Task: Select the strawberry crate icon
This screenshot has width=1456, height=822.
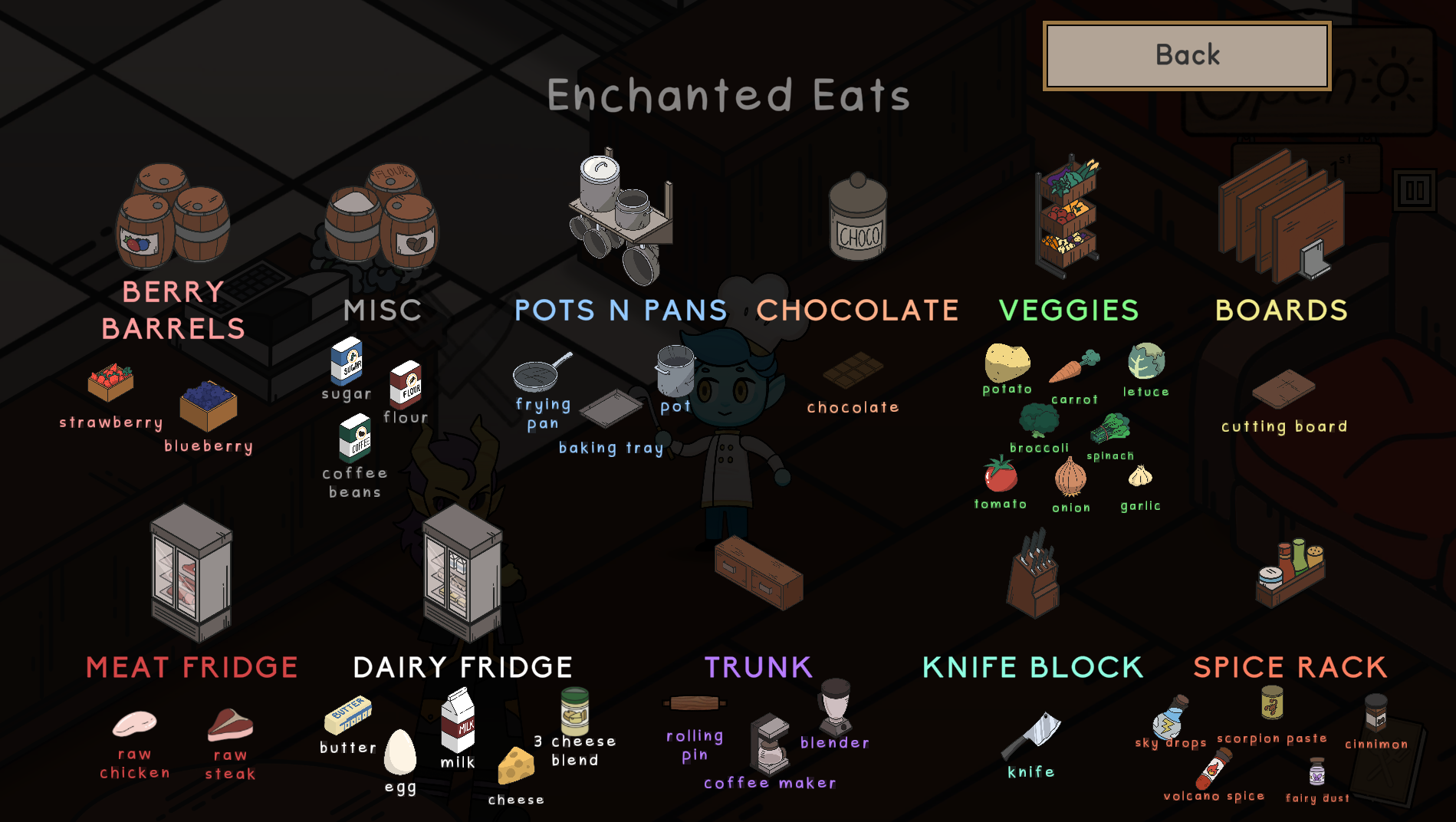Action: click(110, 382)
